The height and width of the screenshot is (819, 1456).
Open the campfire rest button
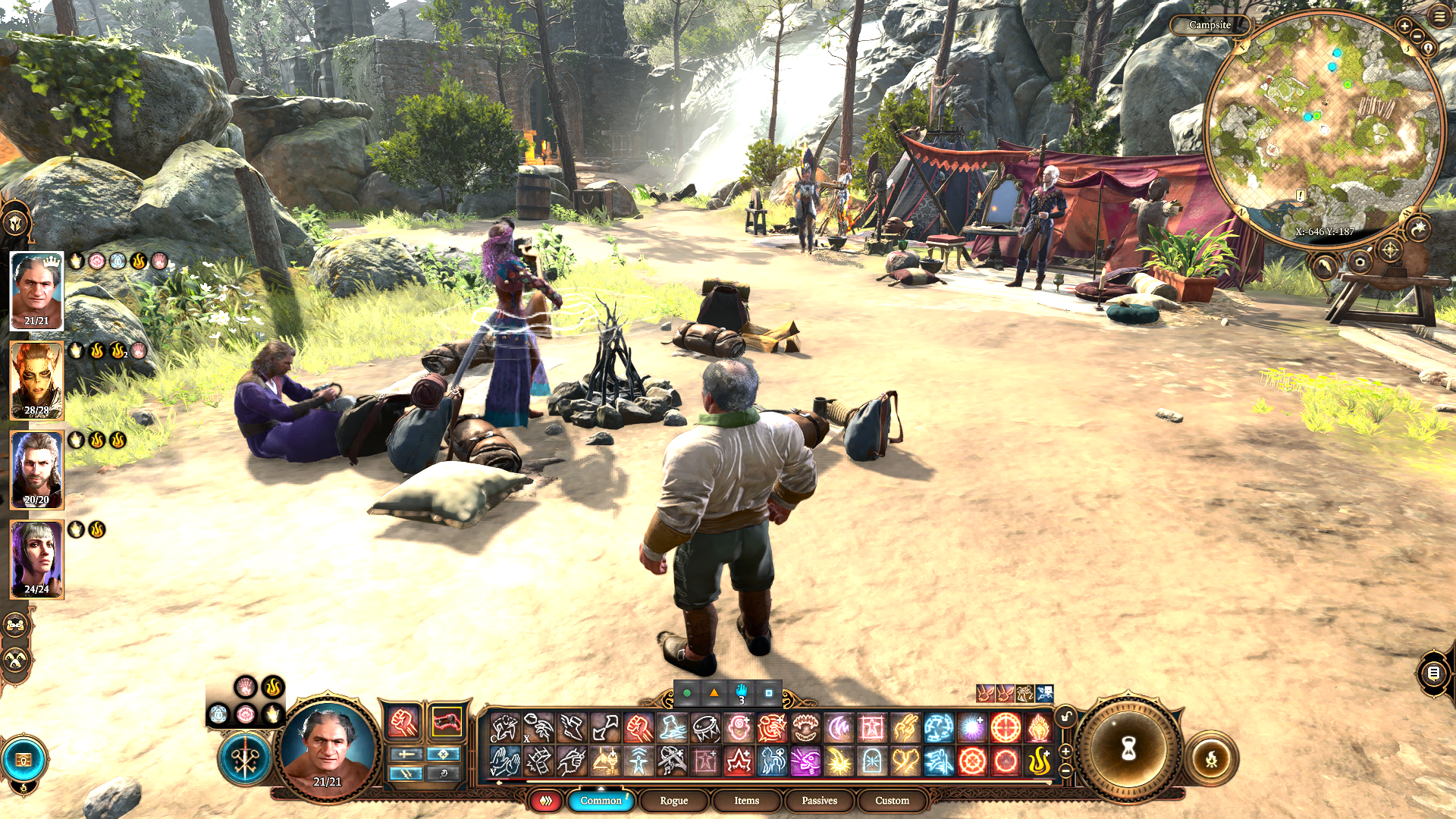click(x=1211, y=758)
